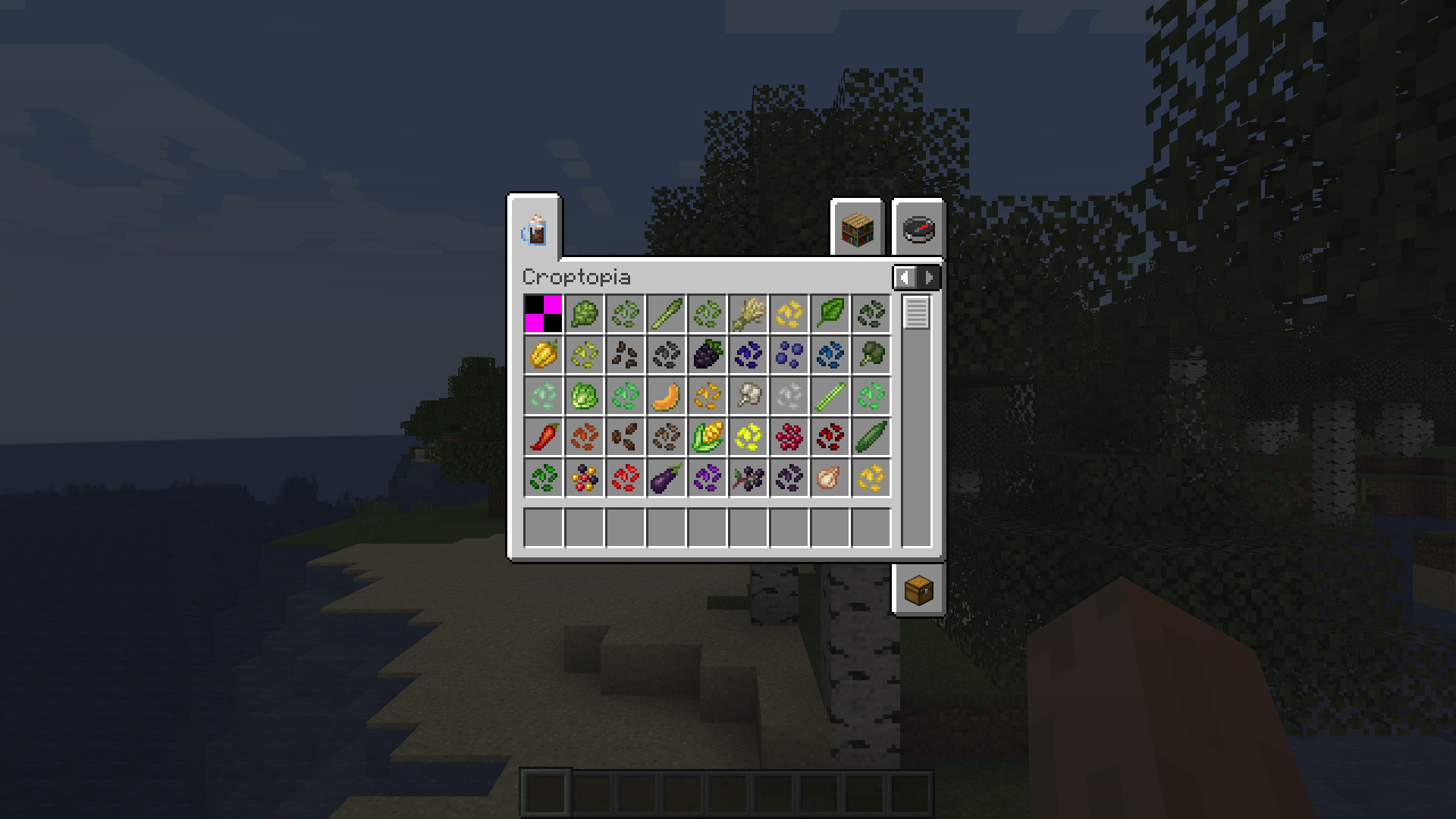Select the cucumber item
Image resolution: width=1456 pixels, height=819 pixels.
pyautogui.click(x=871, y=436)
